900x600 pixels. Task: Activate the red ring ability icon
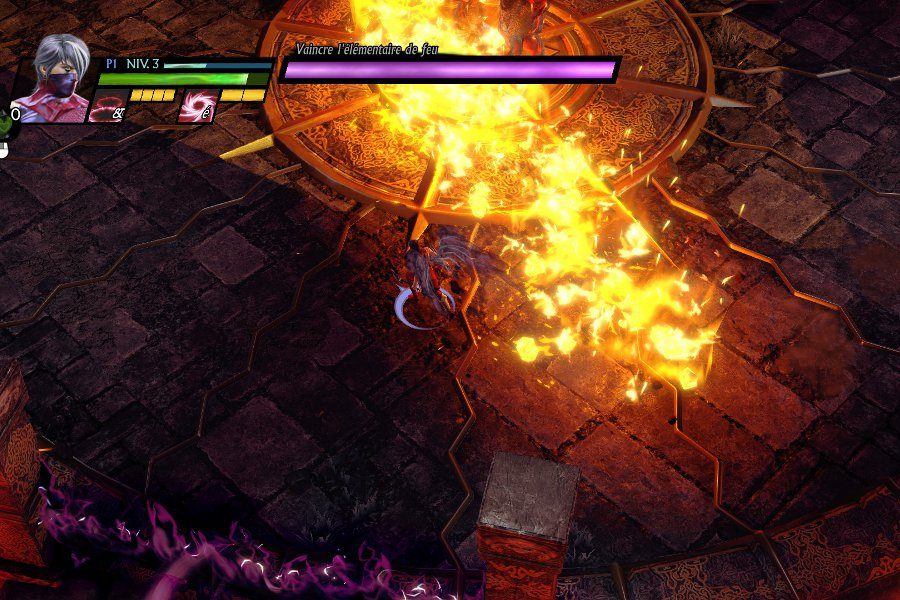pyautogui.click(x=106, y=107)
